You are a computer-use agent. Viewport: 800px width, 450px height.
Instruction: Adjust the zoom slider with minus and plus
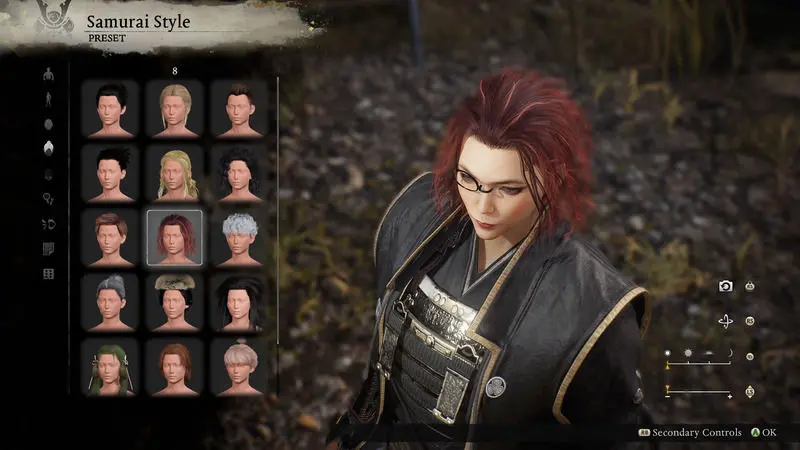click(698, 391)
